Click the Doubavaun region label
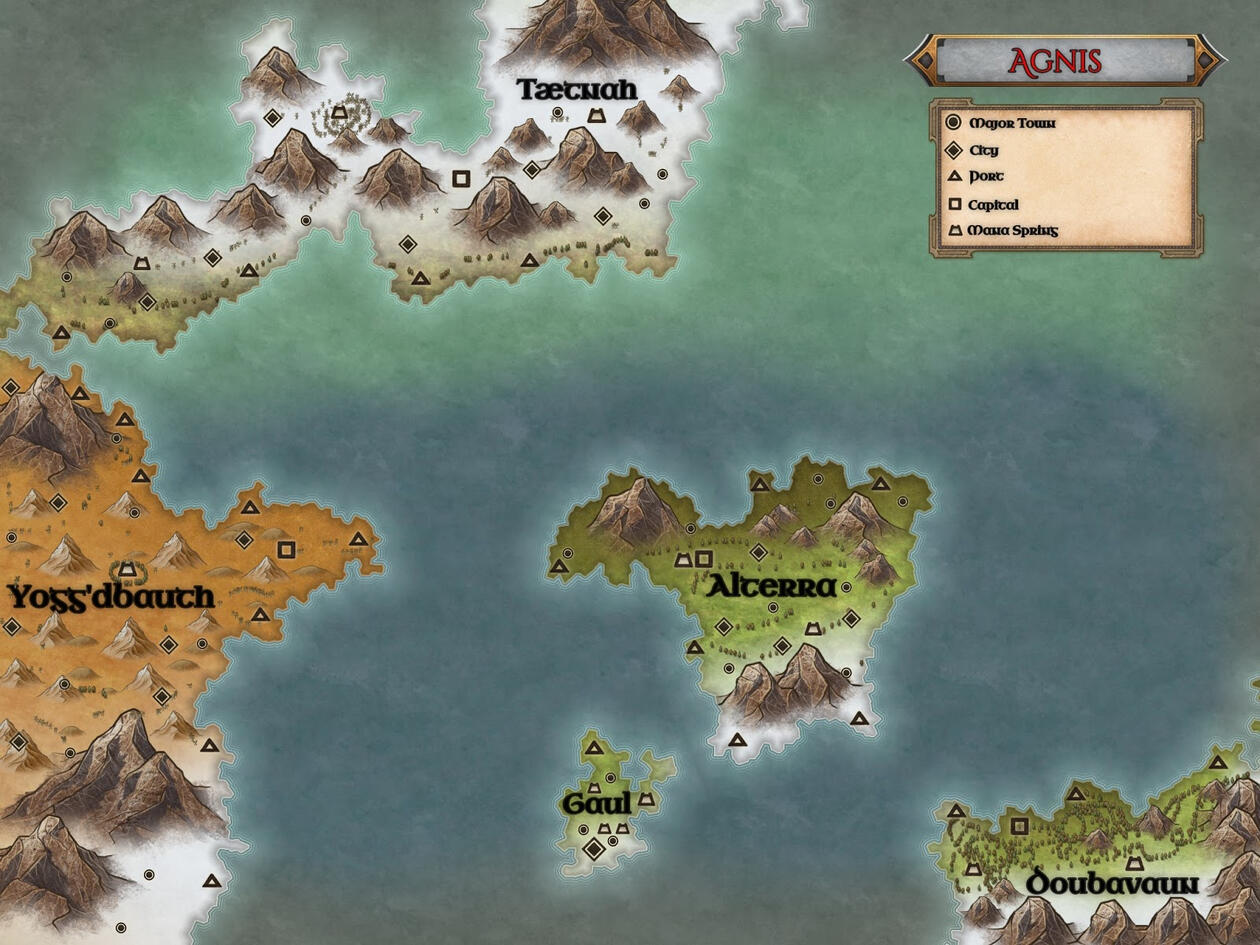This screenshot has width=1260, height=945. click(x=1111, y=883)
